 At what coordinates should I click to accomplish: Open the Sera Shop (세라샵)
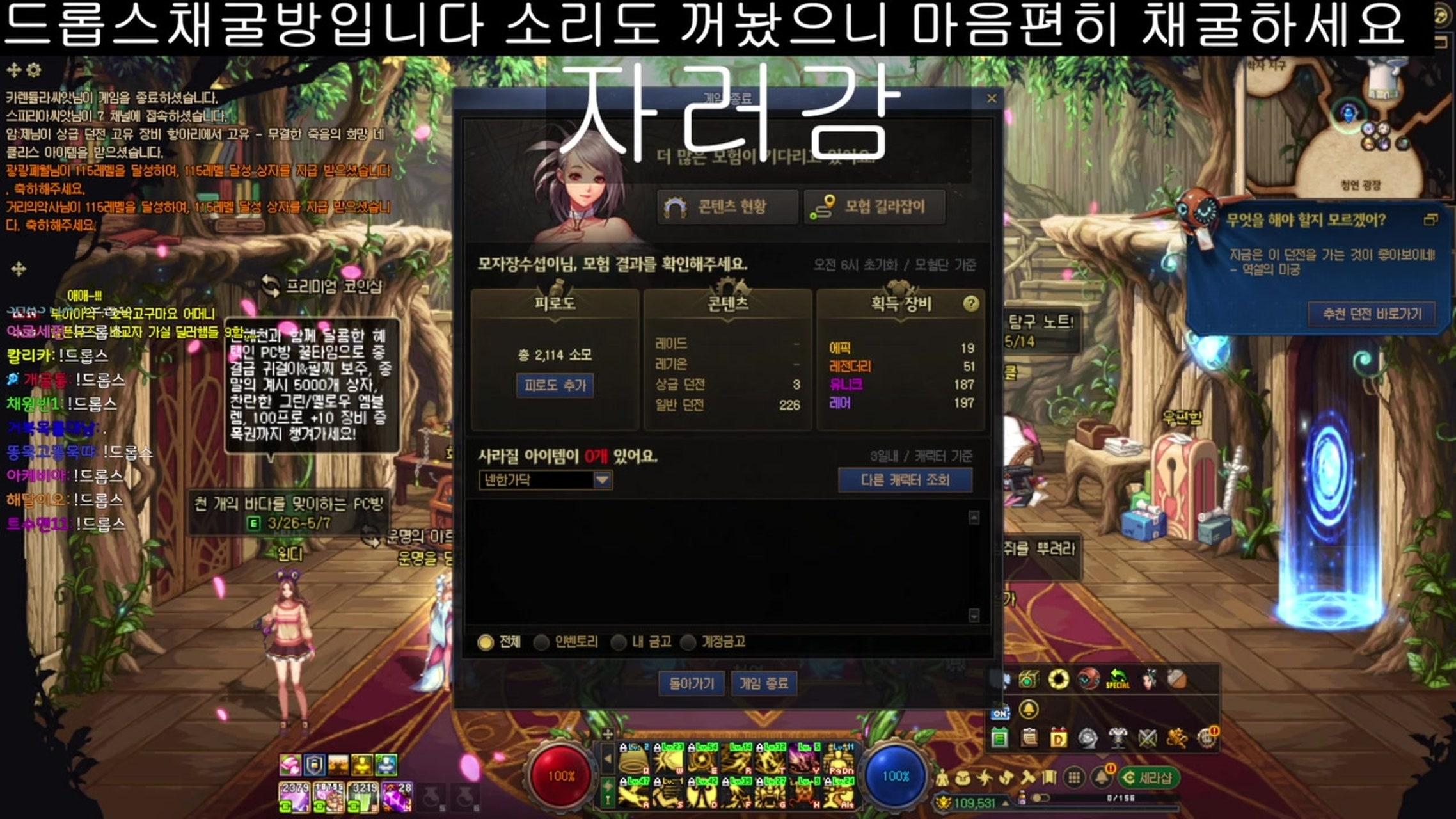click(x=1151, y=778)
